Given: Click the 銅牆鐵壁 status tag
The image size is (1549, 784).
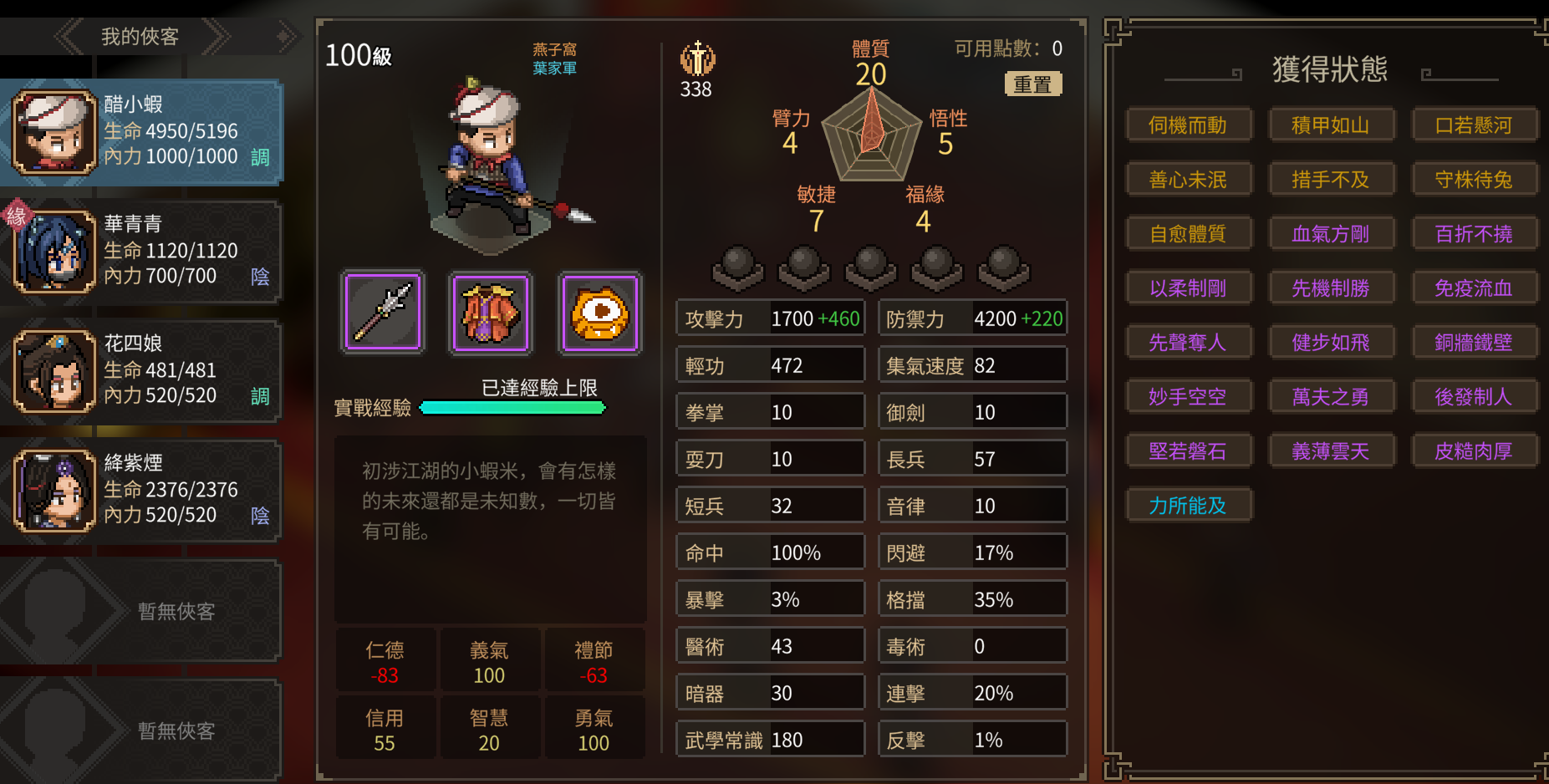Looking at the screenshot, I should [x=1473, y=343].
